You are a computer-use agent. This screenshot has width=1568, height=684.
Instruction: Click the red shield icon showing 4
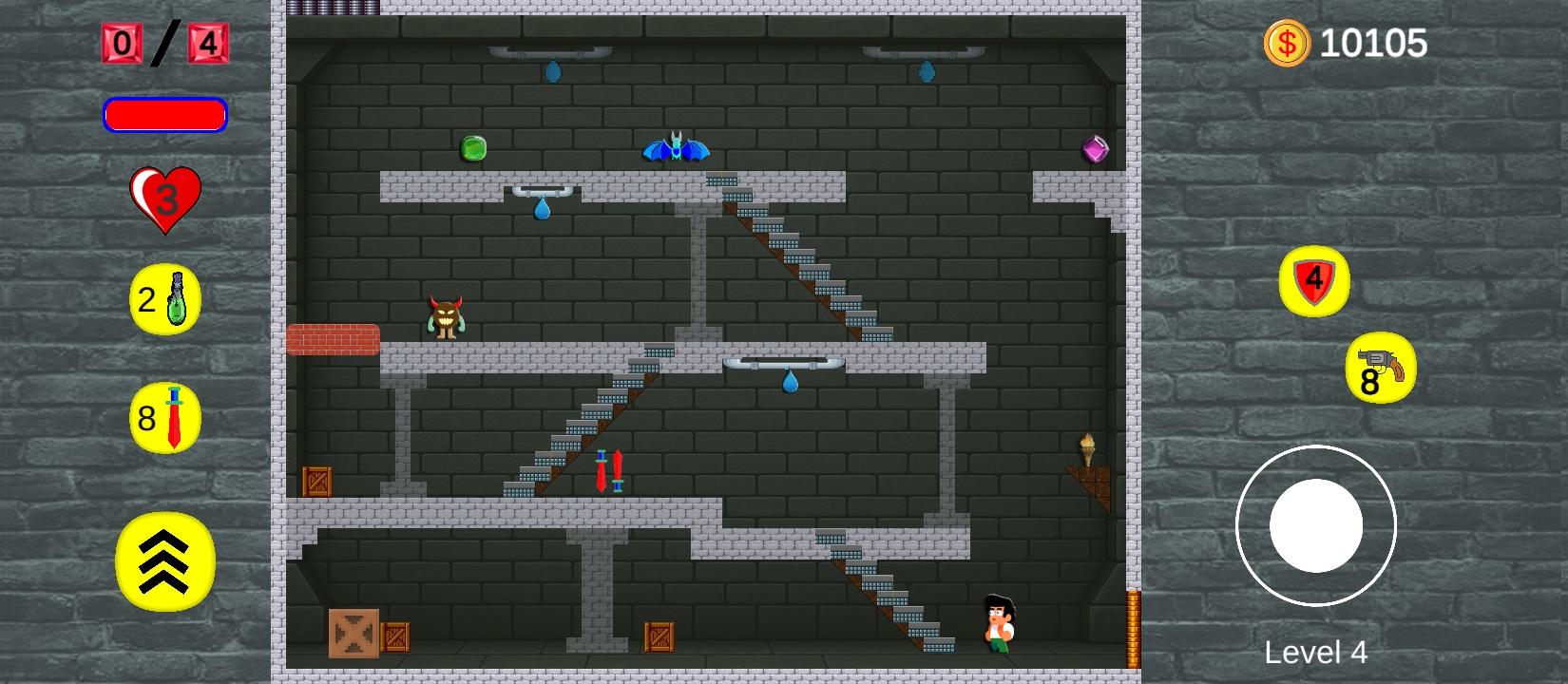(1316, 281)
